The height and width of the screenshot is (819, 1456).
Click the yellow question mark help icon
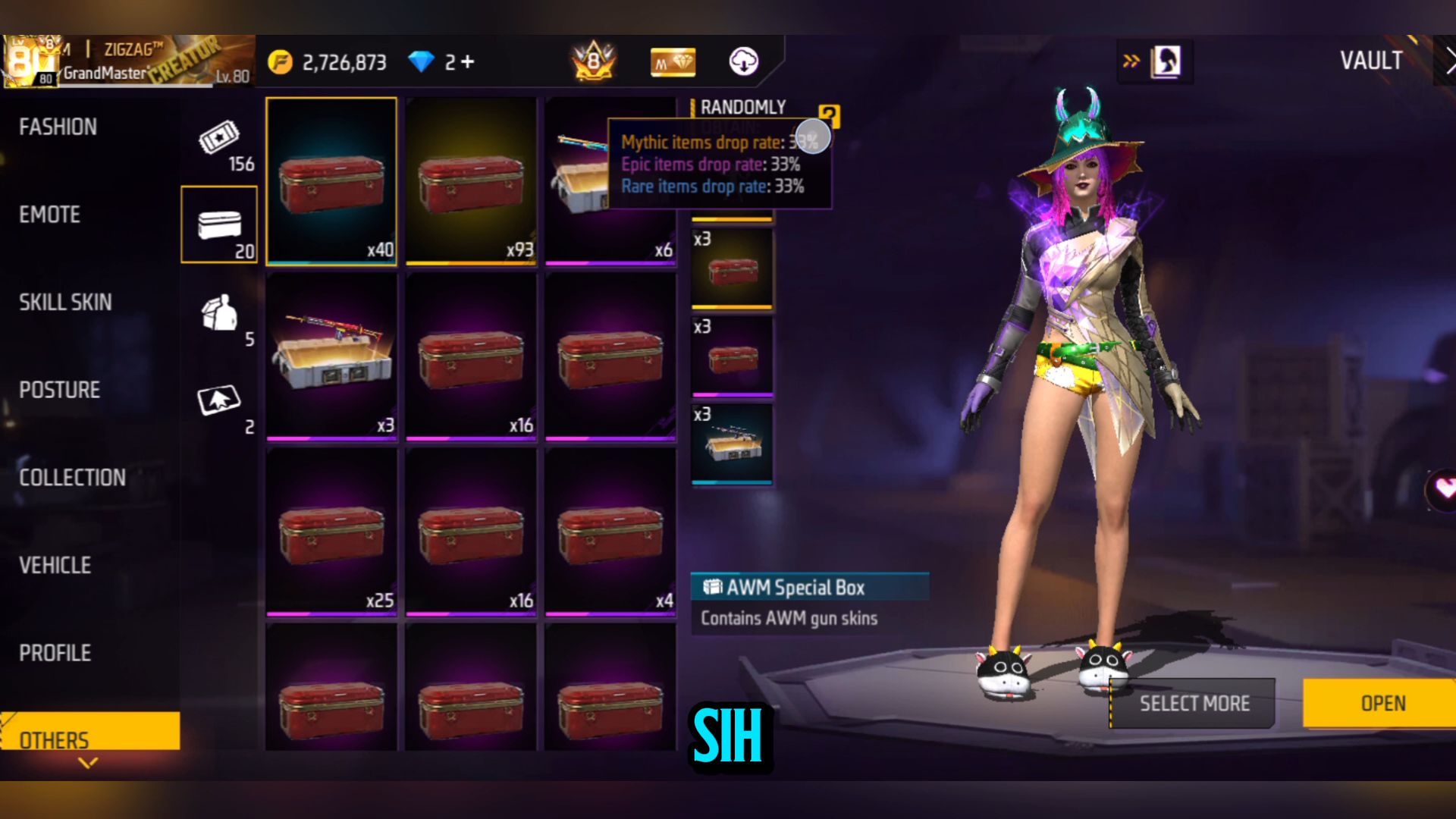click(830, 116)
